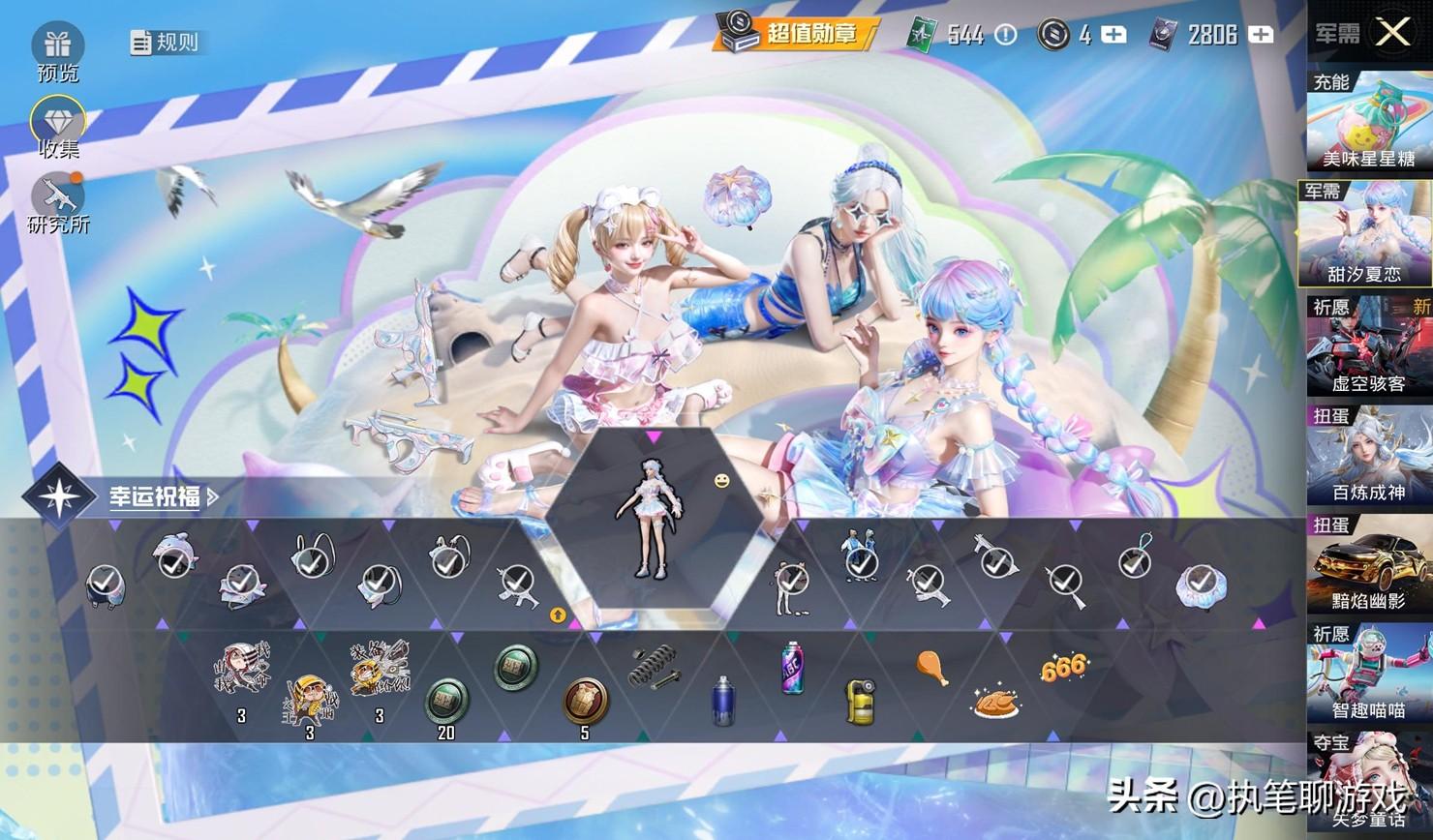Open the 百炼成神 gacha tab
This screenshot has height=840, width=1433.
pos(1368,456)
